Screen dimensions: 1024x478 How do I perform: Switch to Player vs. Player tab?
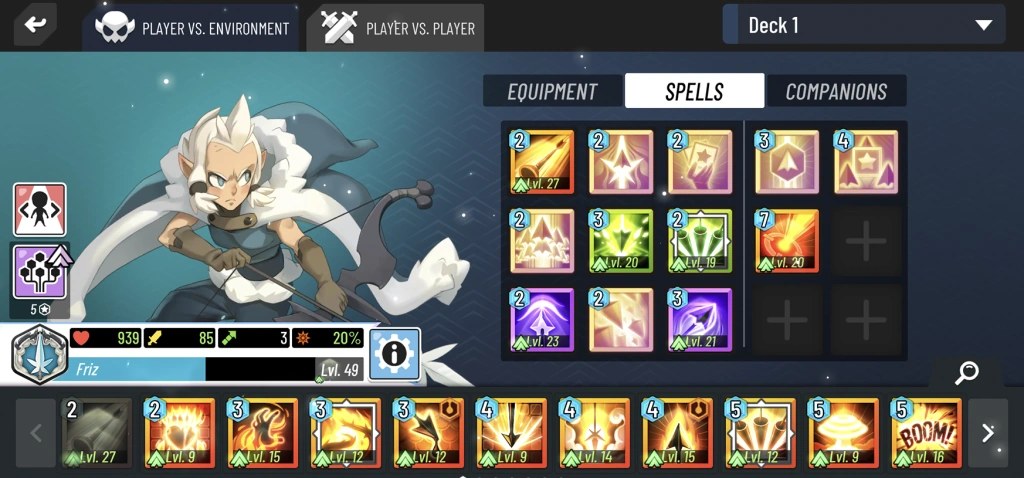tap(397, 28)
